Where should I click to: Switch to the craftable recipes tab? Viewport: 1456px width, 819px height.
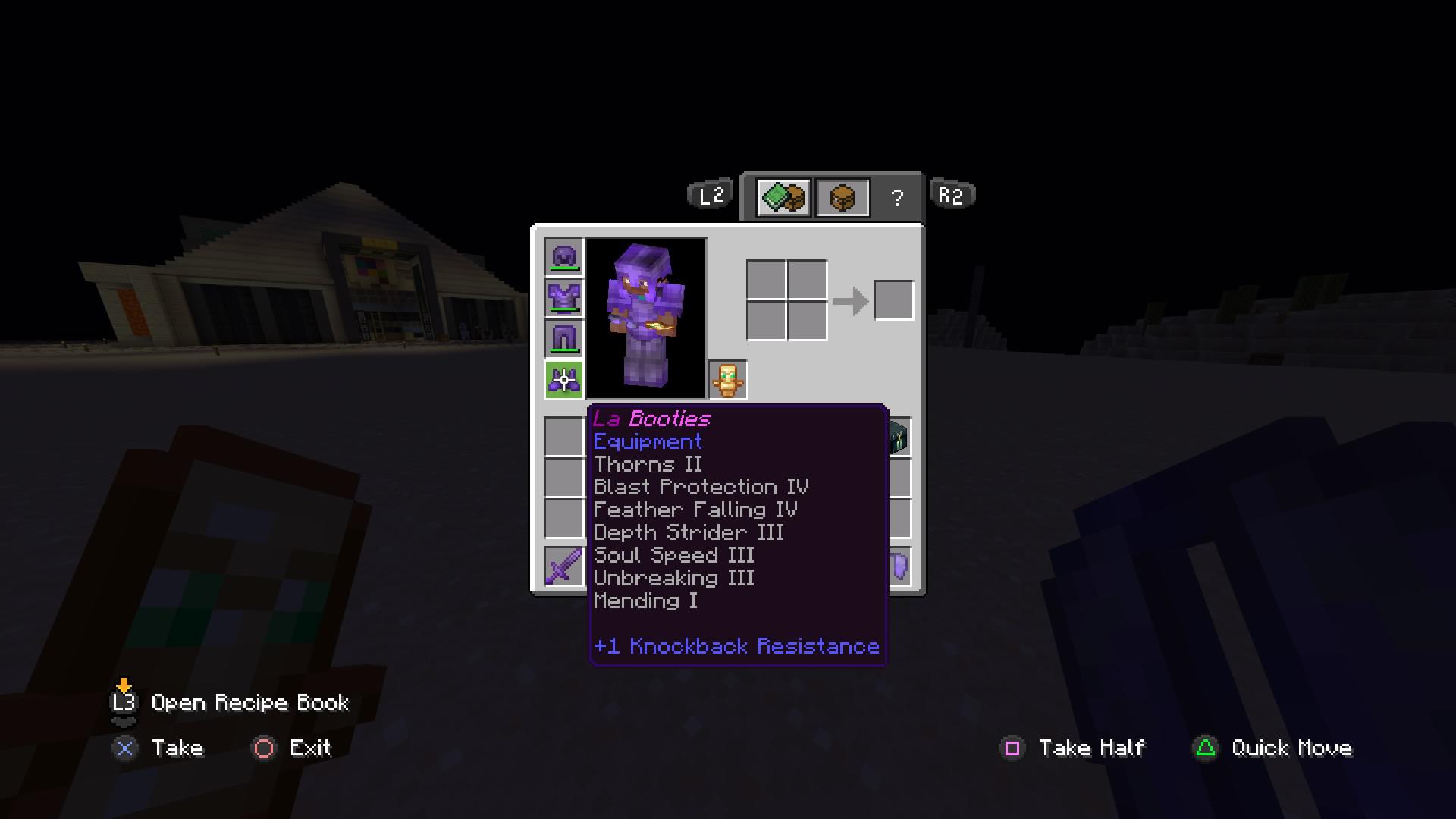click(783, 196)
